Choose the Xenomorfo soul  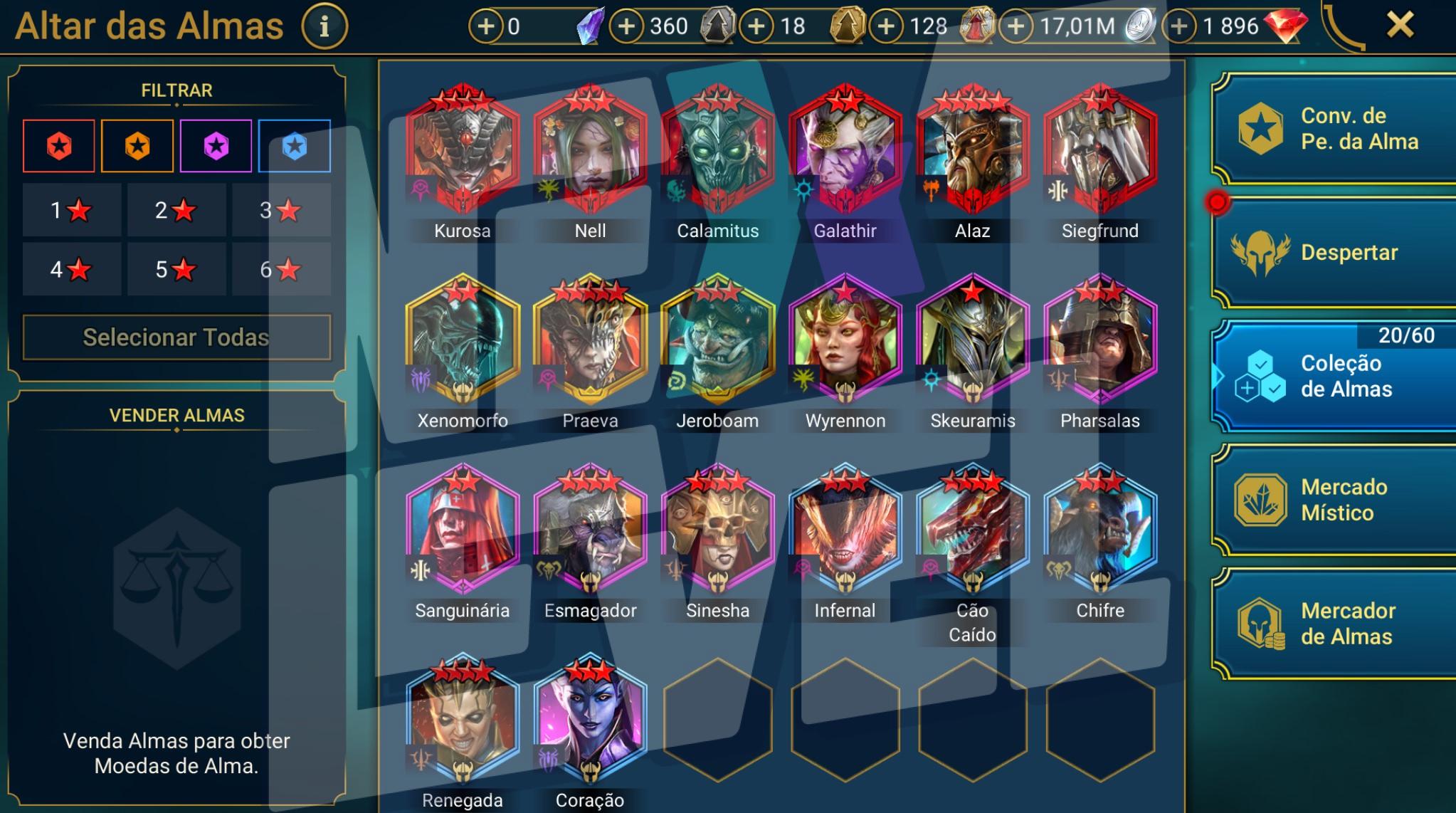[463, 341]
